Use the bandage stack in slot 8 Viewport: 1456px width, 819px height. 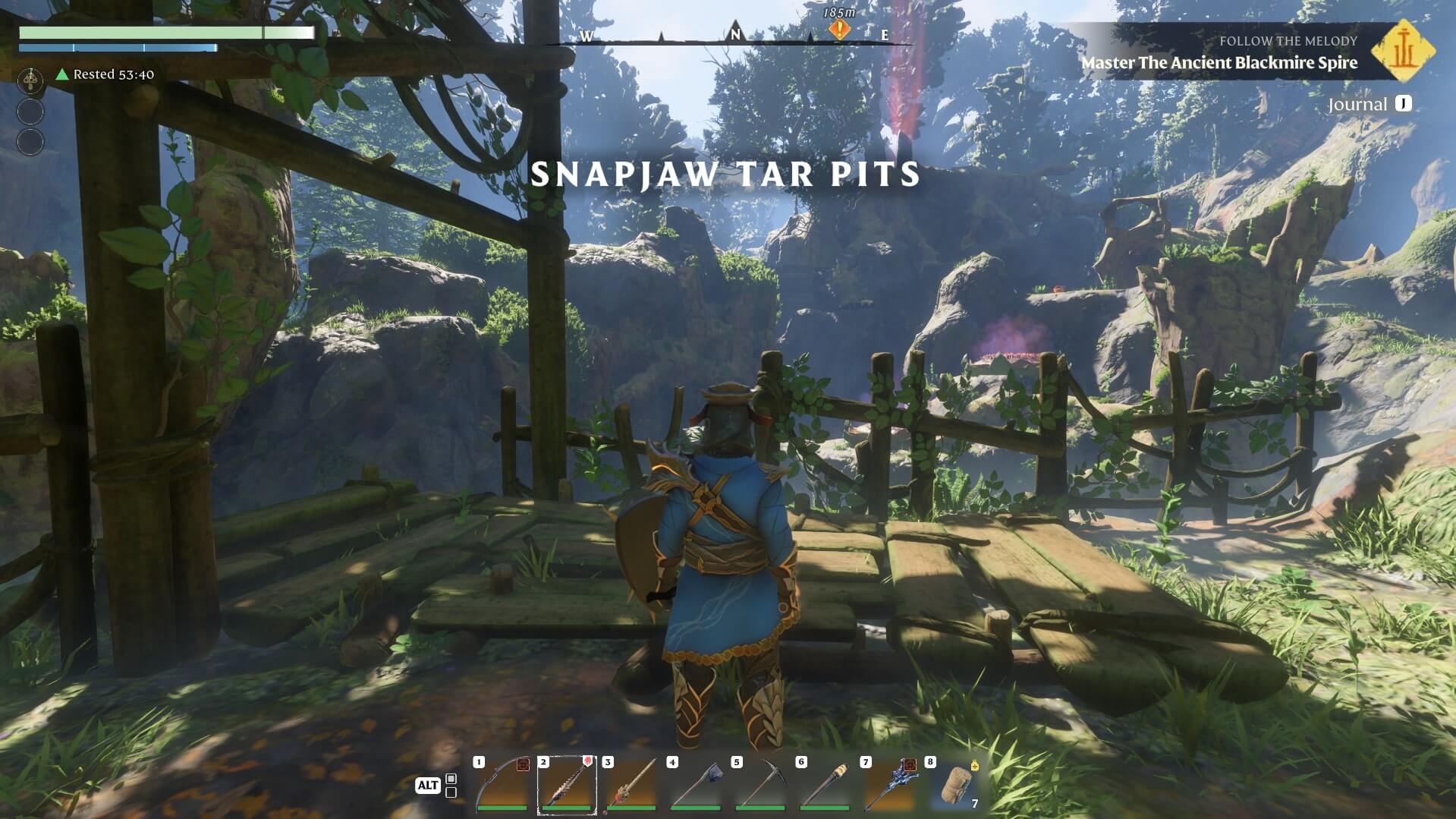click(x=954, y=785)
